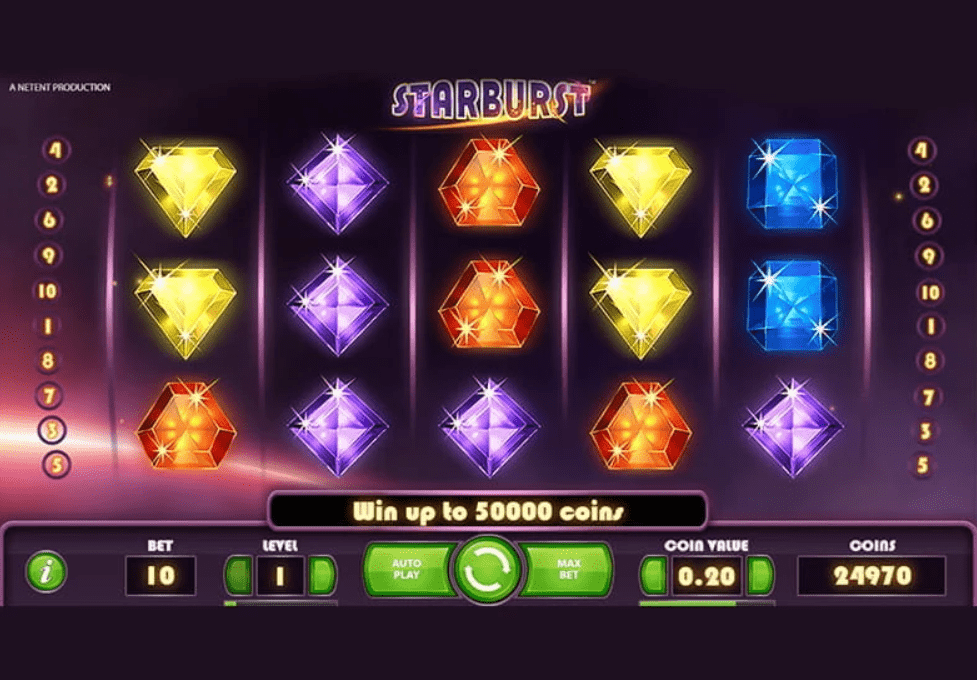
Task: Increase the bet level
Action: 322,575
